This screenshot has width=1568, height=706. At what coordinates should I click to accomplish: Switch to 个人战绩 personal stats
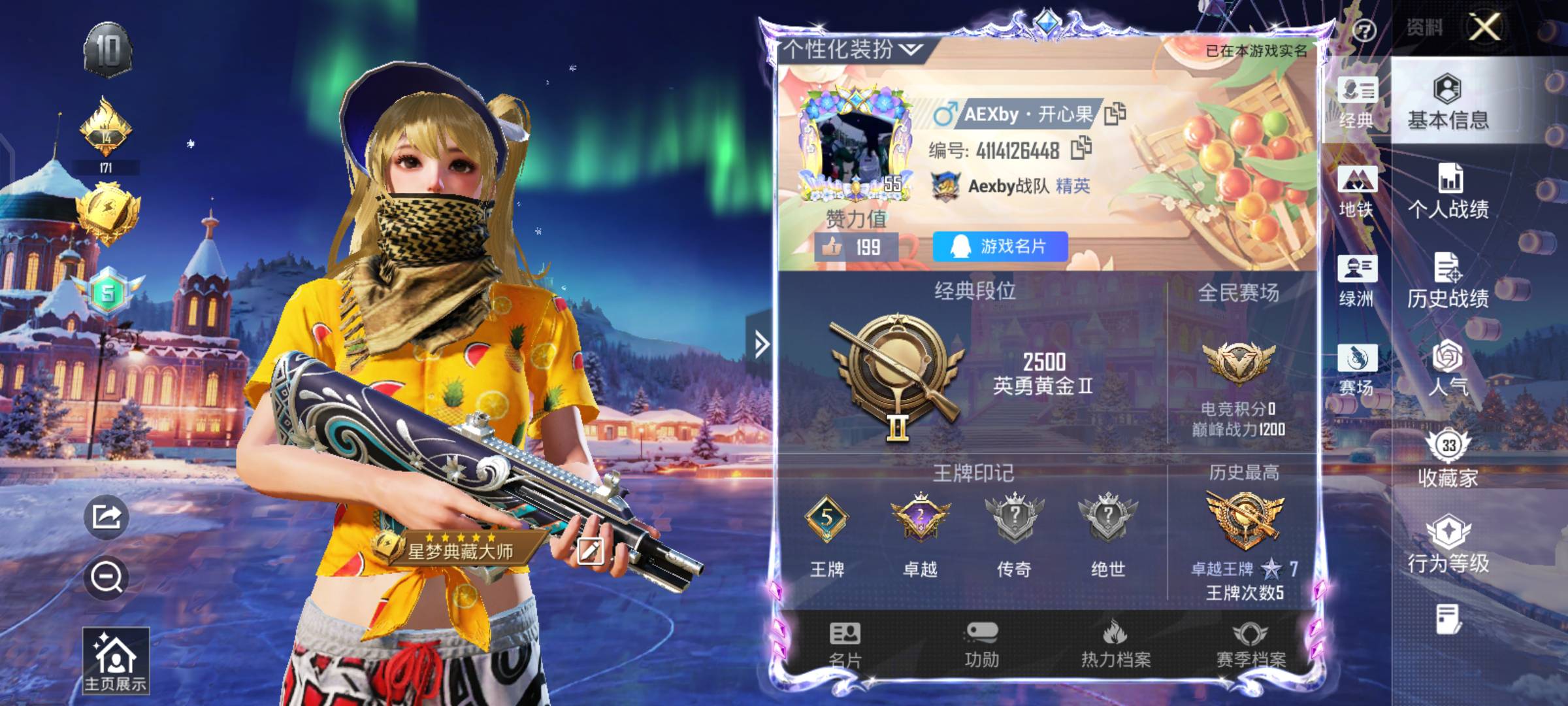pyautogui.click(x=1448, y=191)
